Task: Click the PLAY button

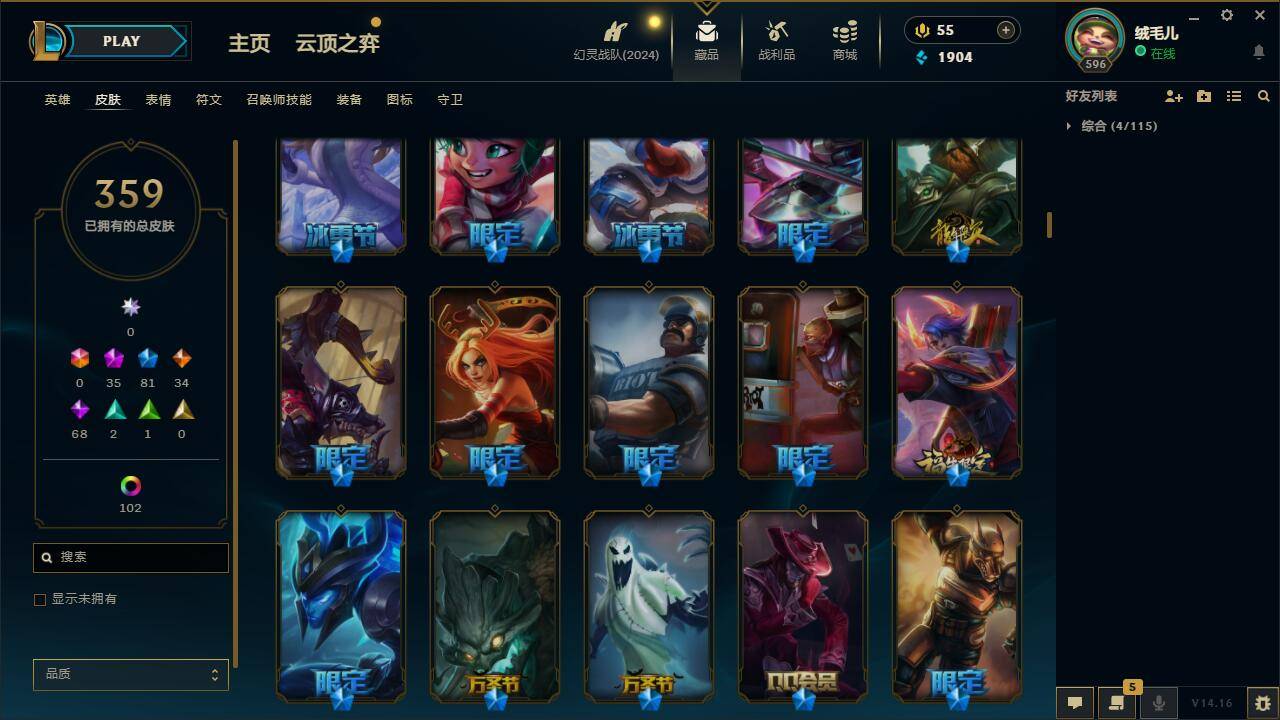Action: coord(120,41)
